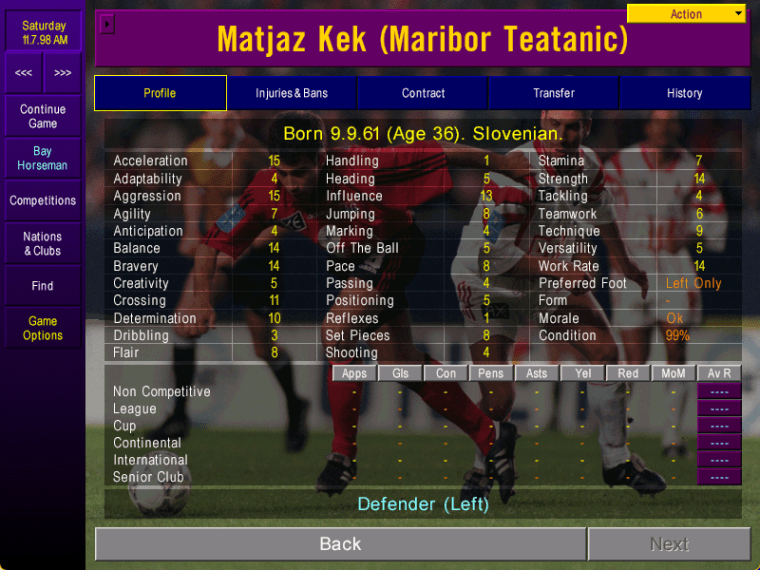Viewport: 760px width, 570px height.
Task: Open the Bay Horseman manager menu
Action: tap(43, 158)
